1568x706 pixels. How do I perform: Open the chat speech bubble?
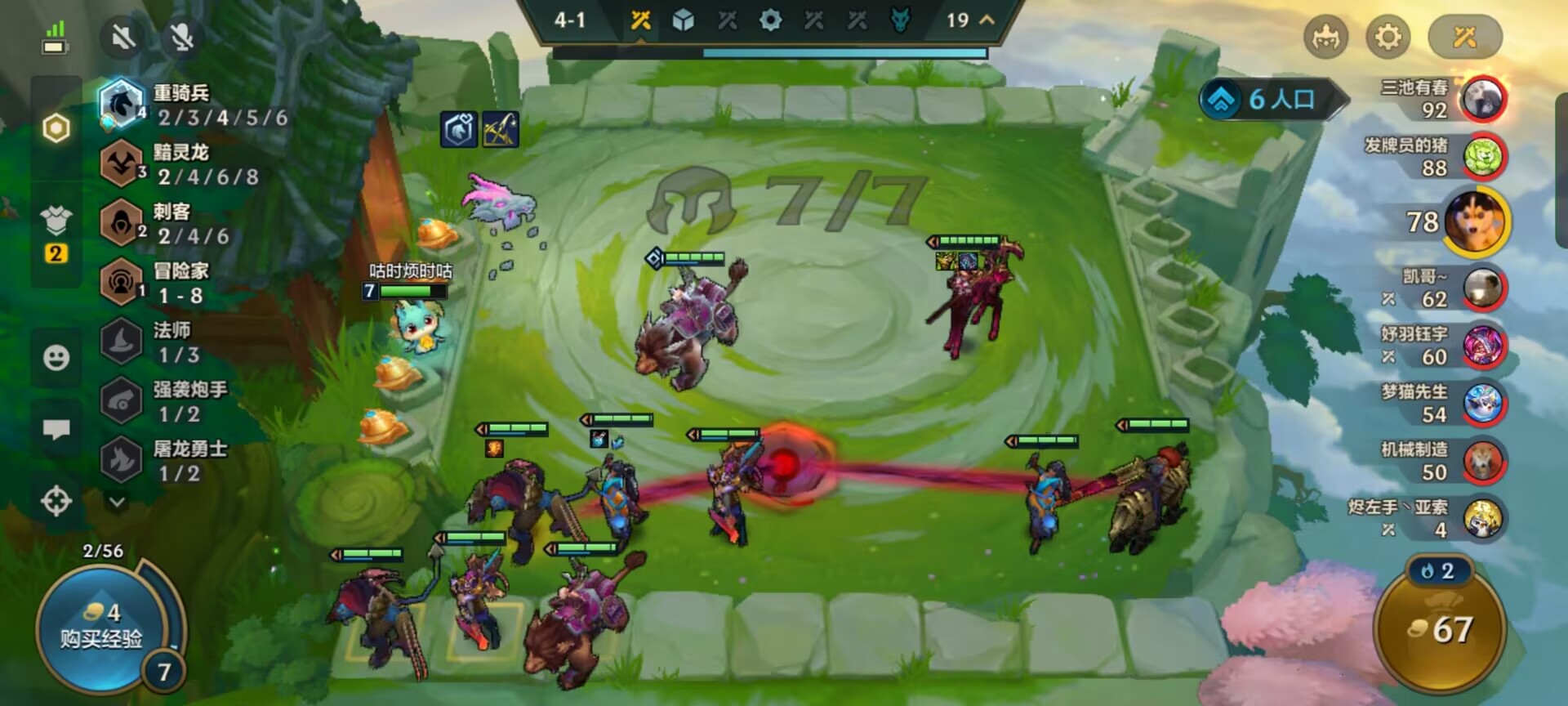tap(56, 429)
